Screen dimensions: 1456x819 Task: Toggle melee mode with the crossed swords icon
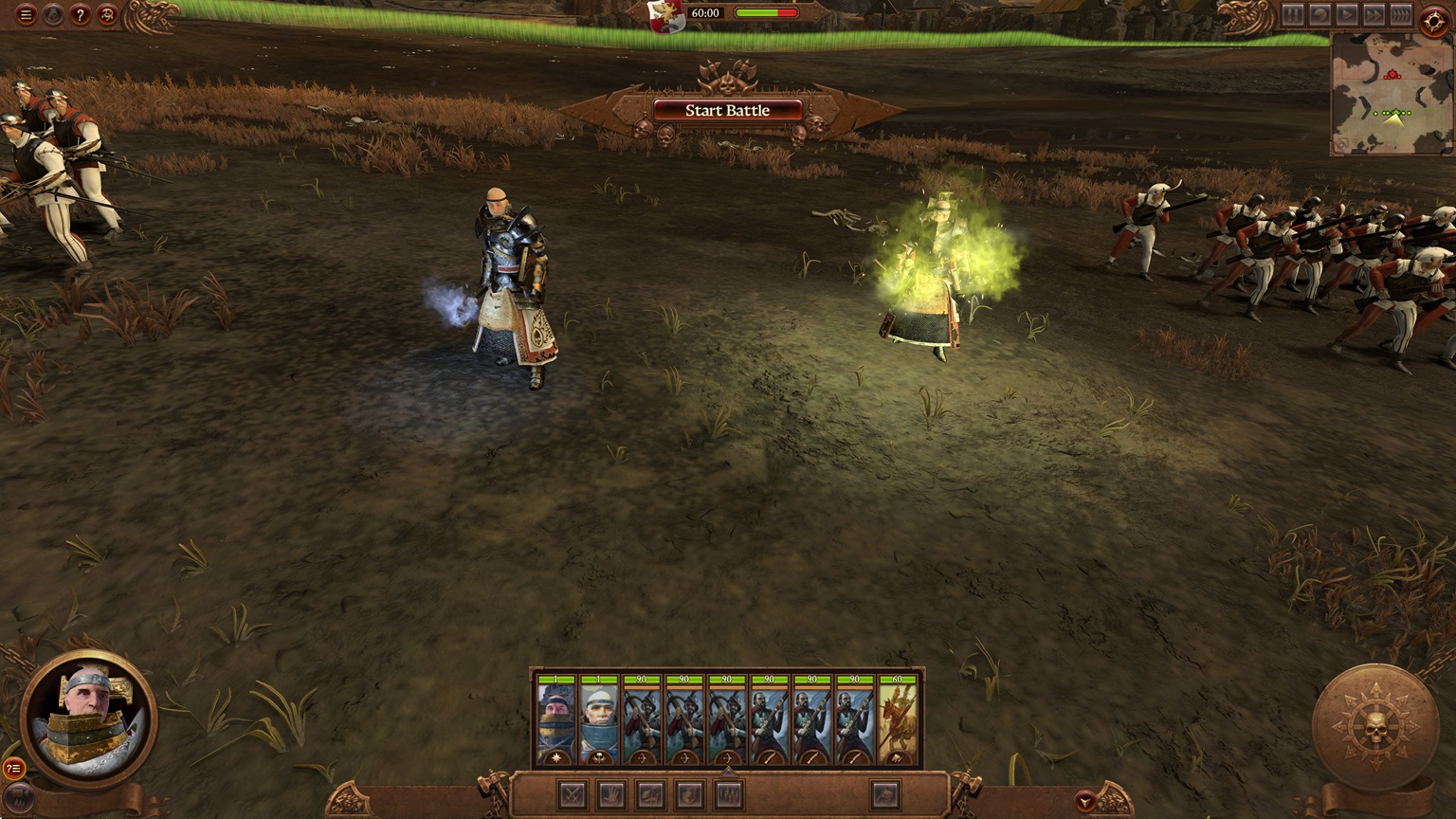pos(572,792)
